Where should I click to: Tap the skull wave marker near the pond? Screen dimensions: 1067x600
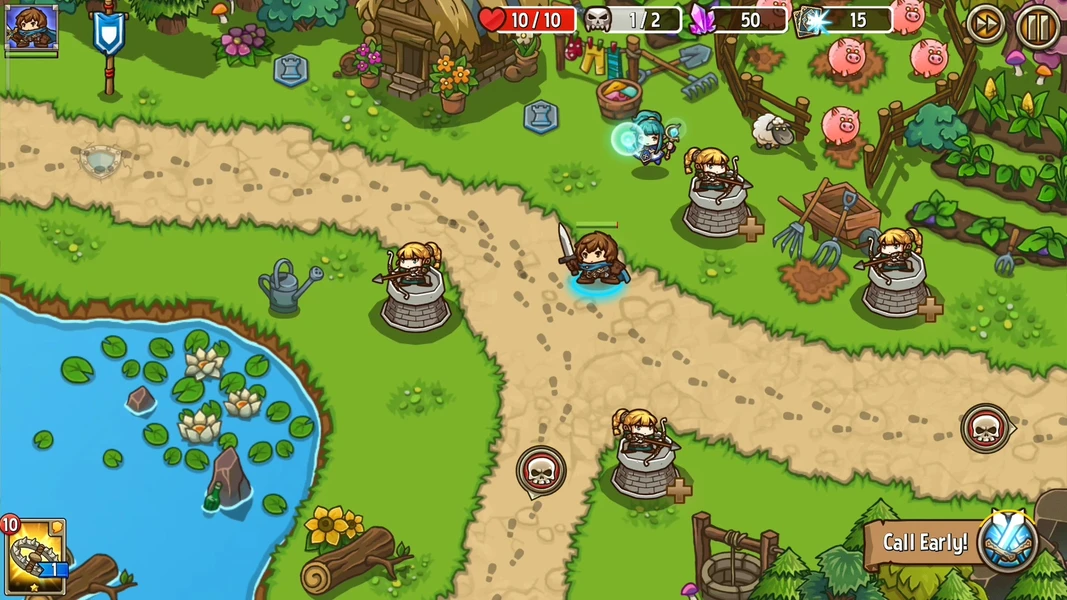540,470
